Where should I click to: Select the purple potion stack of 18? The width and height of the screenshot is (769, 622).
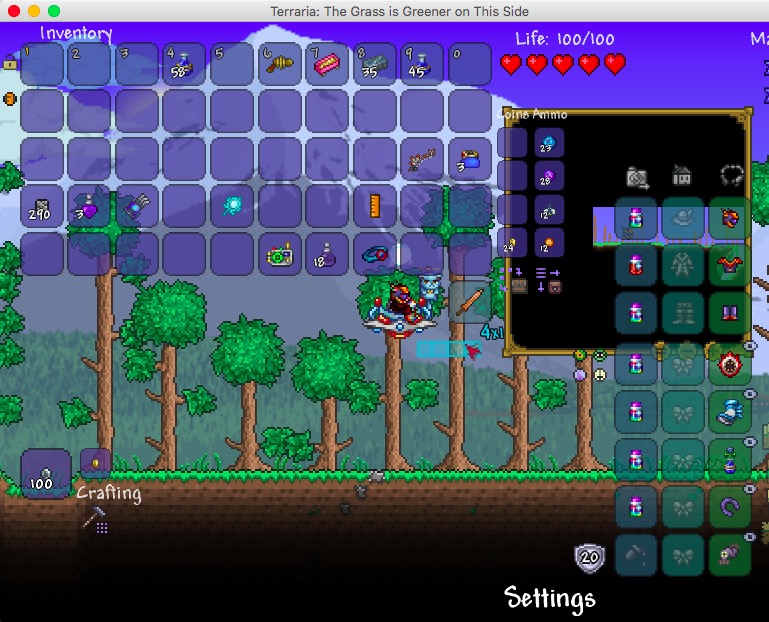click(x=327, y=254)
